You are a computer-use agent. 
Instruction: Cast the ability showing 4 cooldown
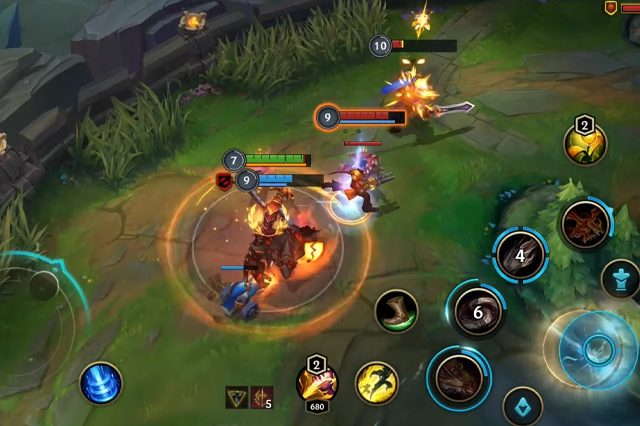click(x=520, y=255)
